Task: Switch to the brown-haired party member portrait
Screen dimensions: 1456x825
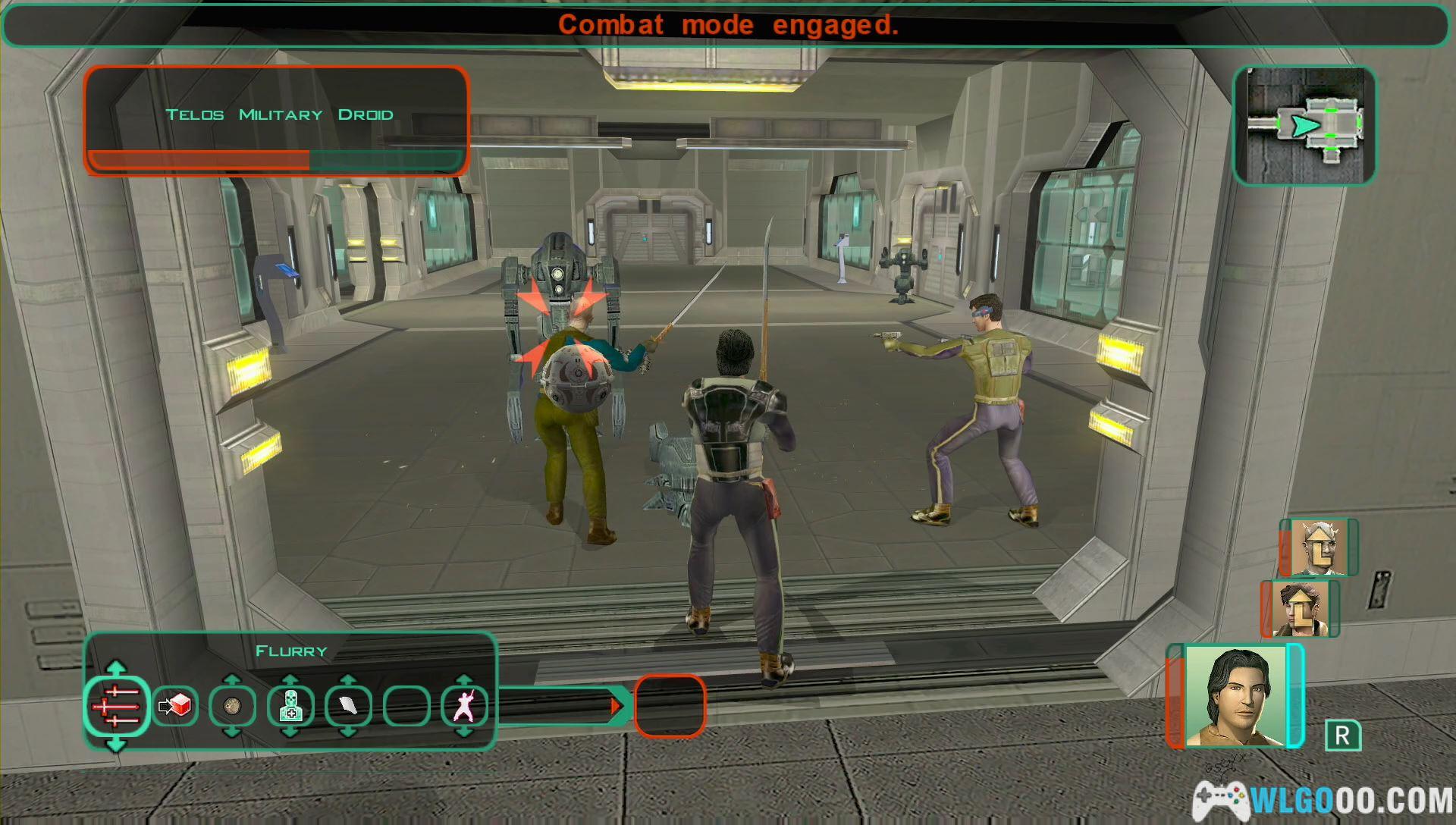Action: tap(1300, 608)
